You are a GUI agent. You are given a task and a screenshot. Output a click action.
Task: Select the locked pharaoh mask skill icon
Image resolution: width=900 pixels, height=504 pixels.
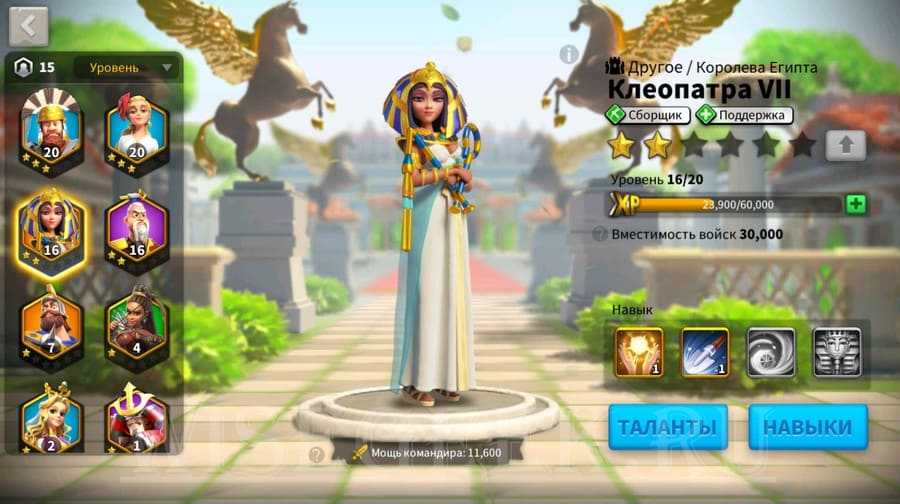836,352
